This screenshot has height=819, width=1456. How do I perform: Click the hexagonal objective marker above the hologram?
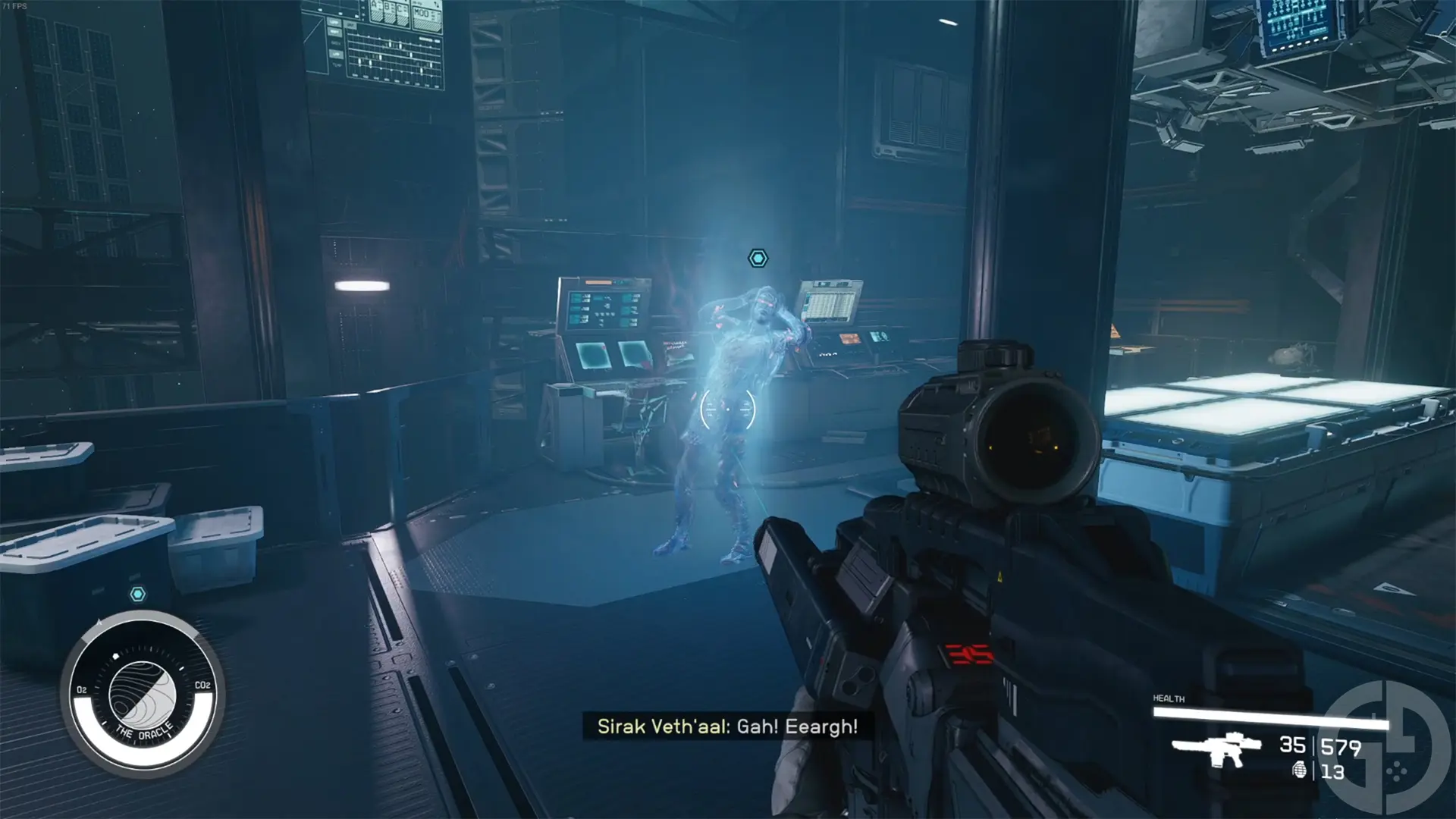click(758, 258)
